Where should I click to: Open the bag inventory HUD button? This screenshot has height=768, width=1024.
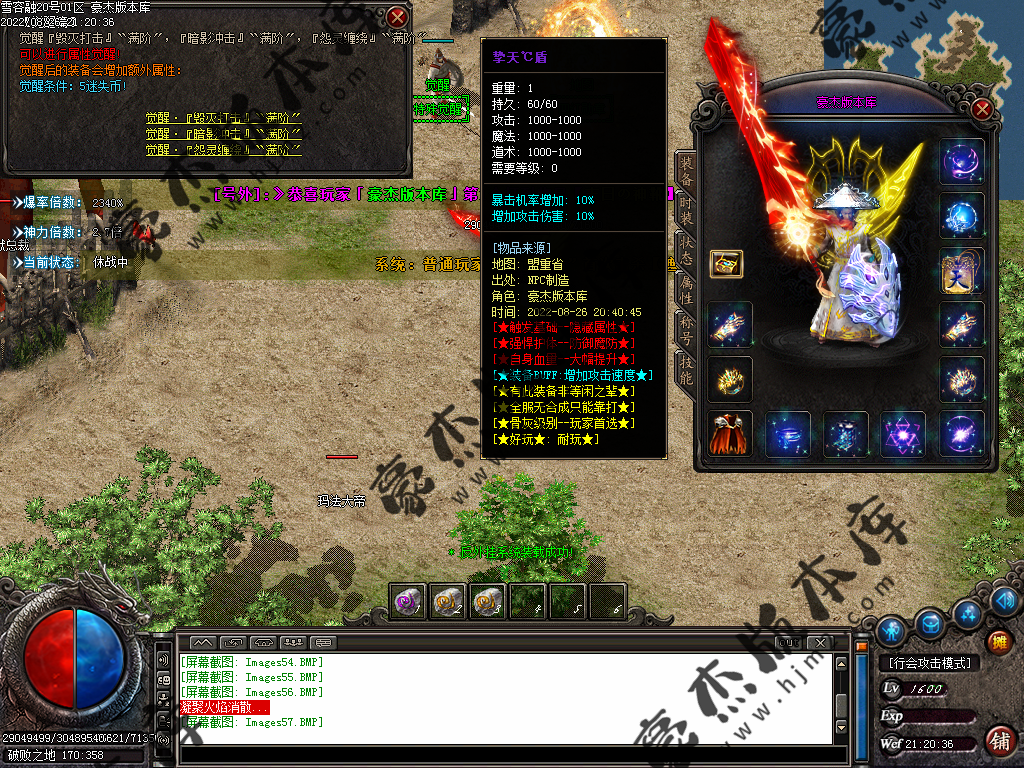[930, 623]
